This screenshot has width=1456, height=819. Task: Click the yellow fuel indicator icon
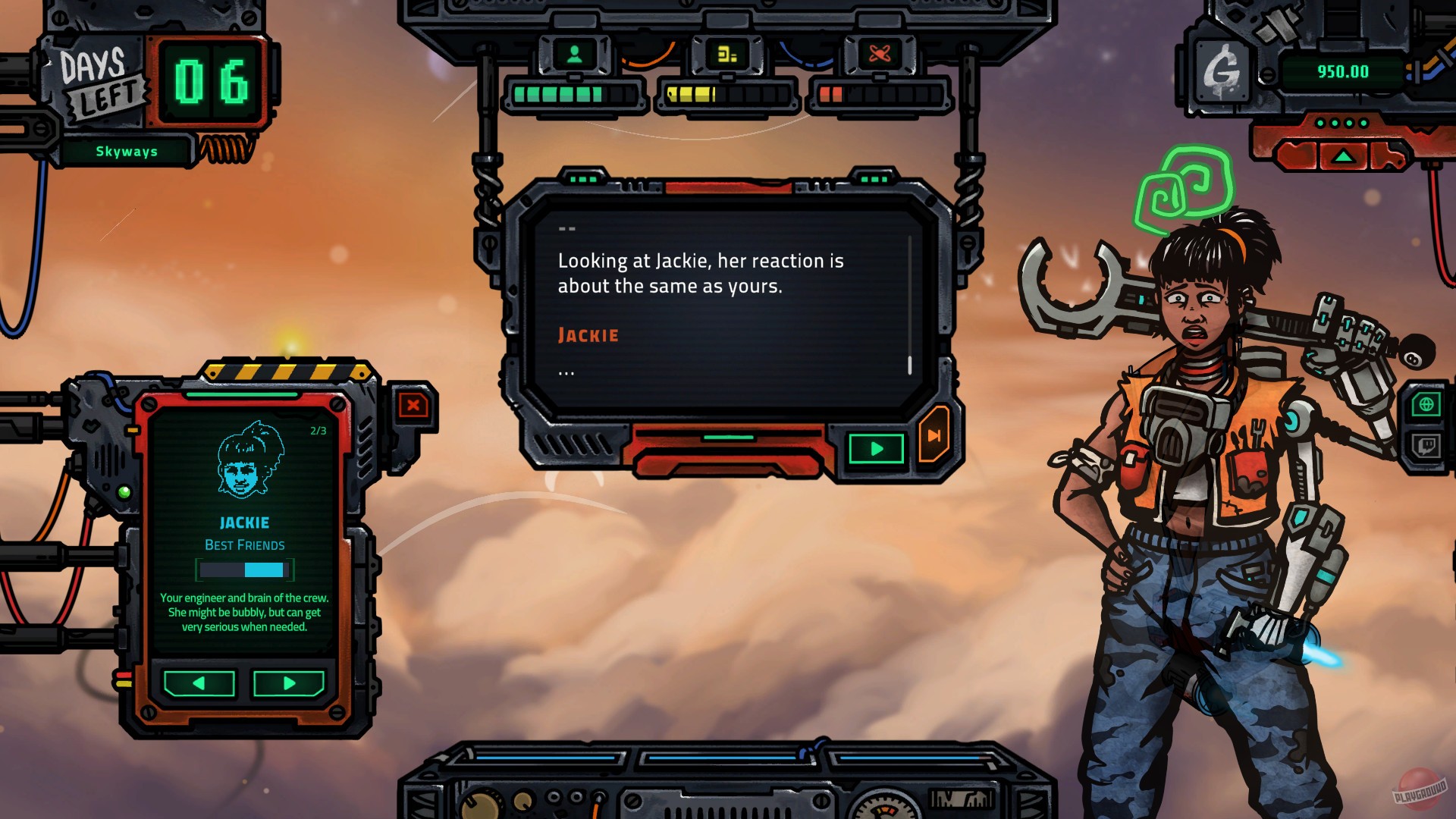pyautogui.click(x=726, y=53)
